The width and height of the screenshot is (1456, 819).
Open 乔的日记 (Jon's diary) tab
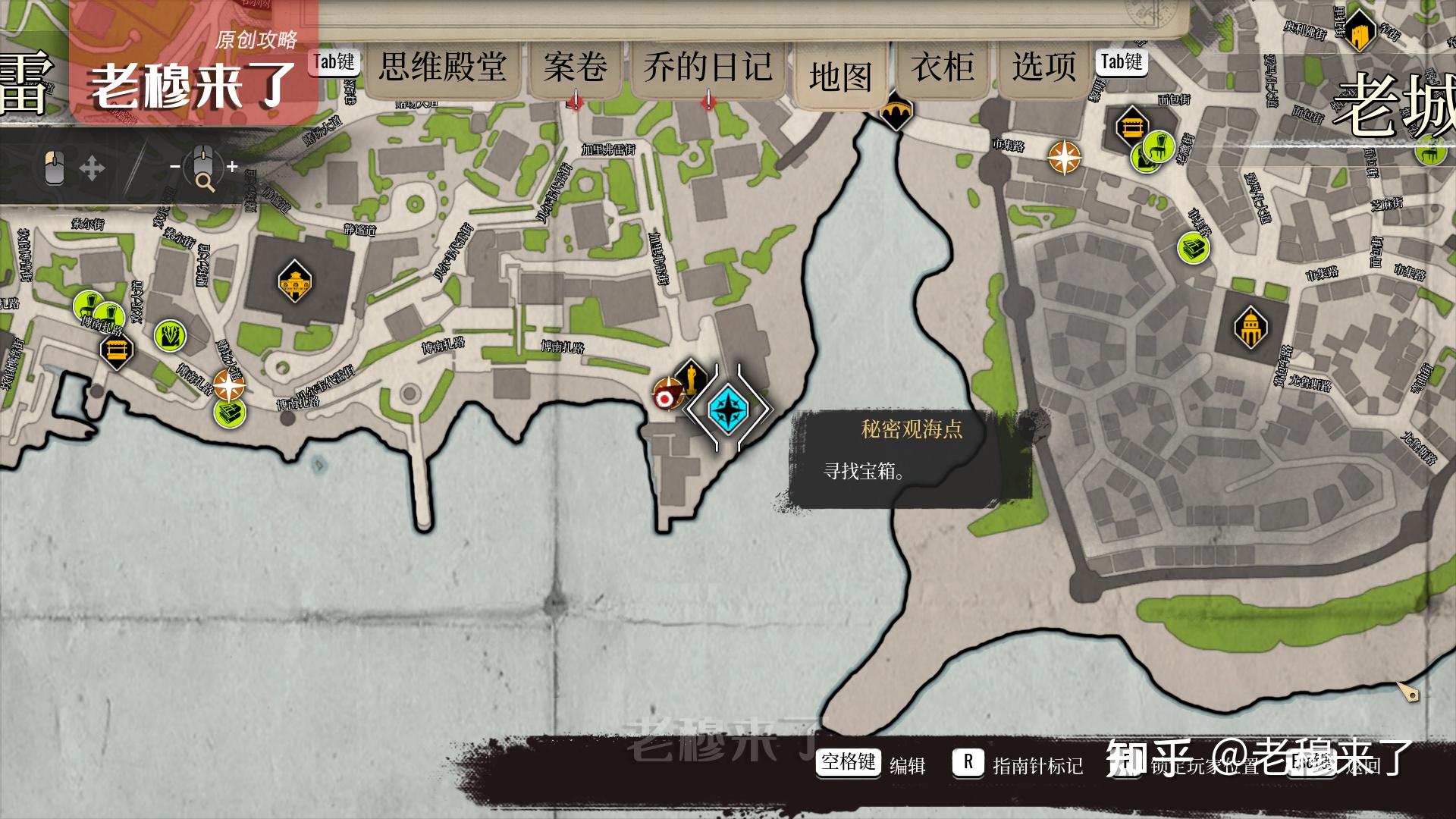point(708,67)
